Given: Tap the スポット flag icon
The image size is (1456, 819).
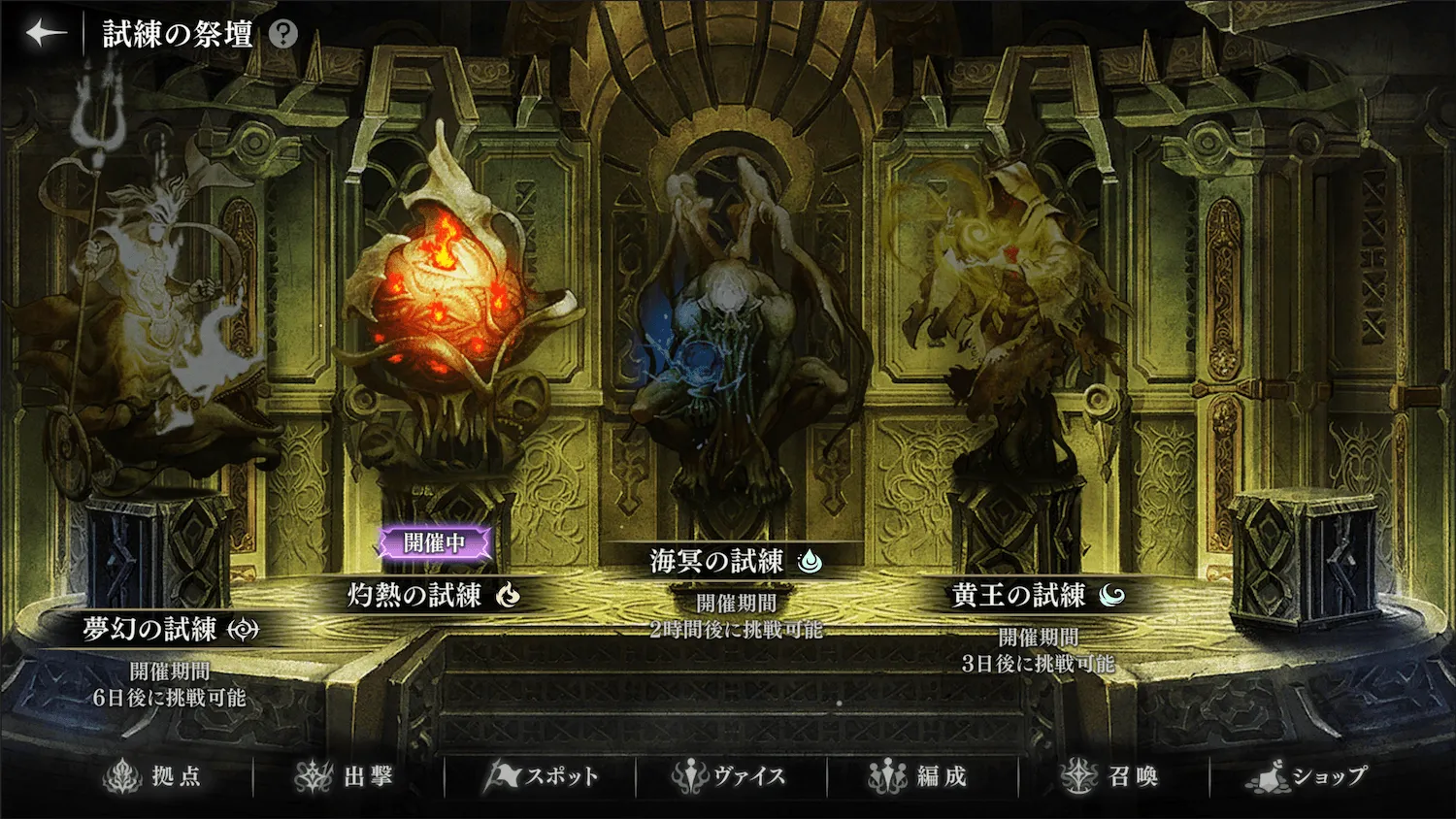Looking at the screenshot, I should coord(503,775).
